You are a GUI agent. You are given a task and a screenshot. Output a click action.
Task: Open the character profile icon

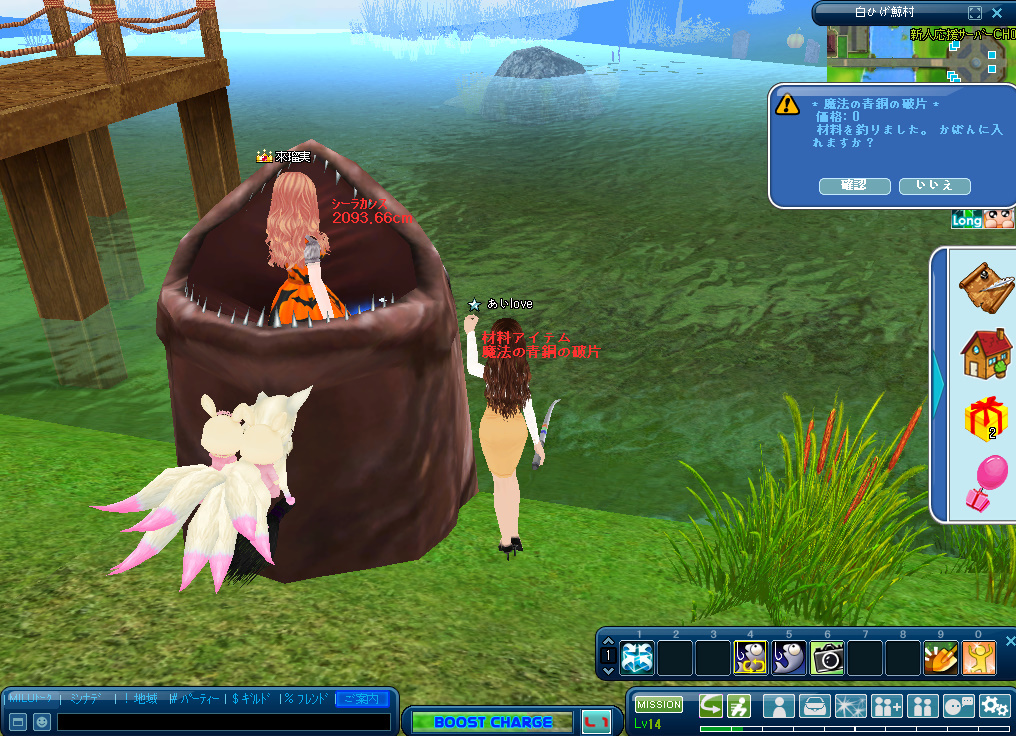click(x=779, y=706)
